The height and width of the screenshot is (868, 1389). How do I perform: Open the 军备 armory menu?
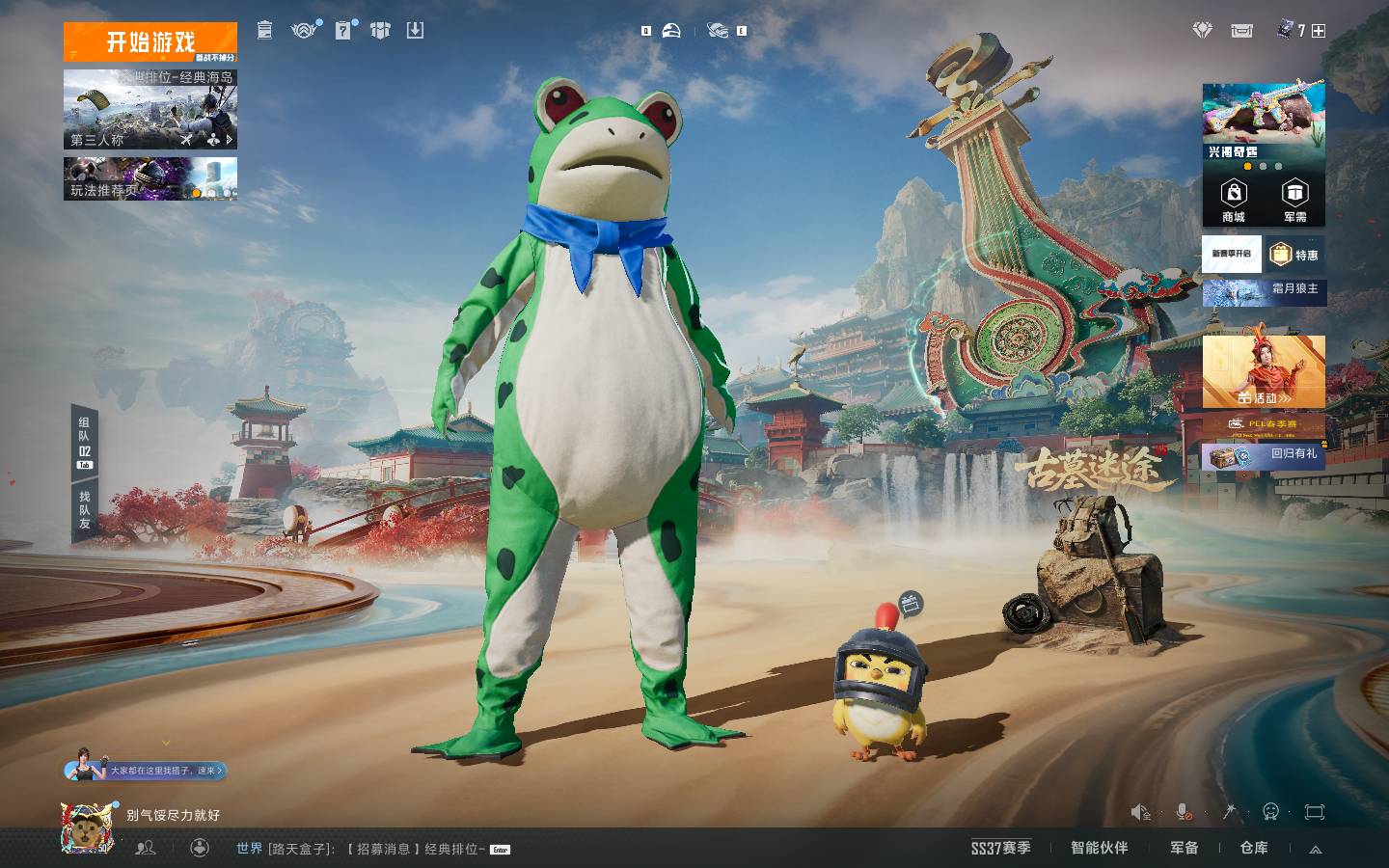point(1185,848)
